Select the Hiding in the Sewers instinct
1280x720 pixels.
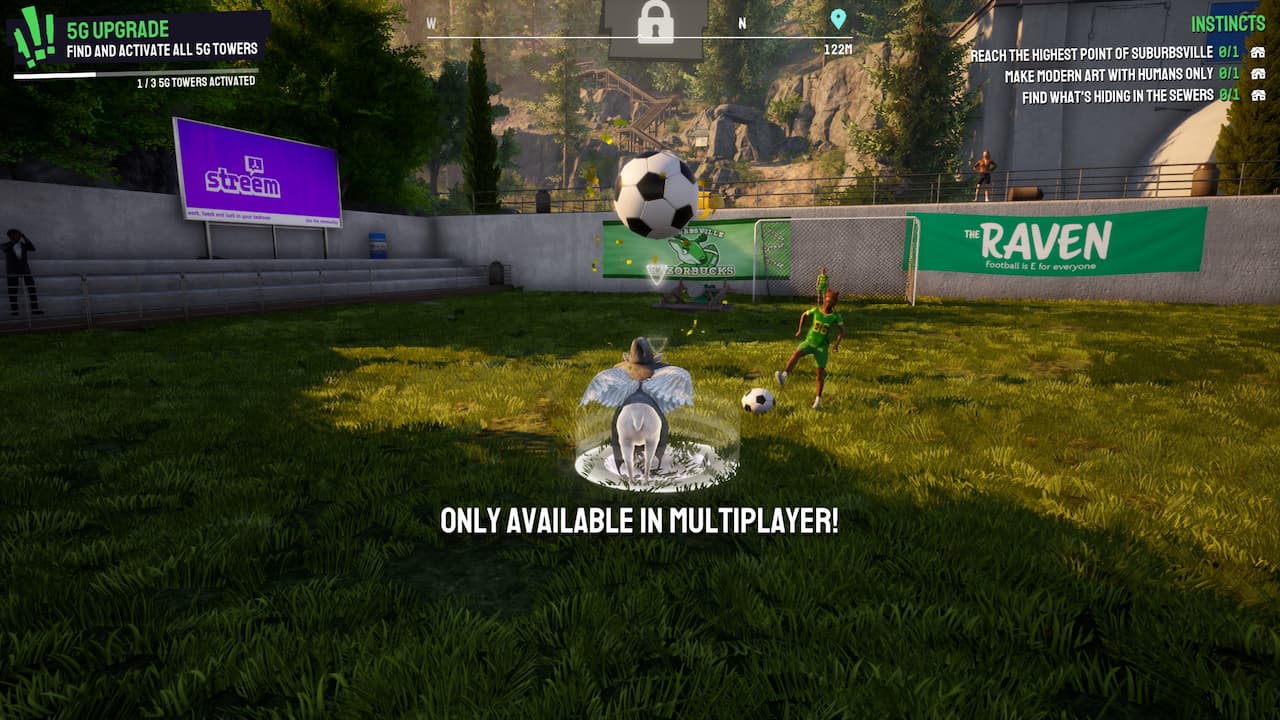coord(1118,96)
